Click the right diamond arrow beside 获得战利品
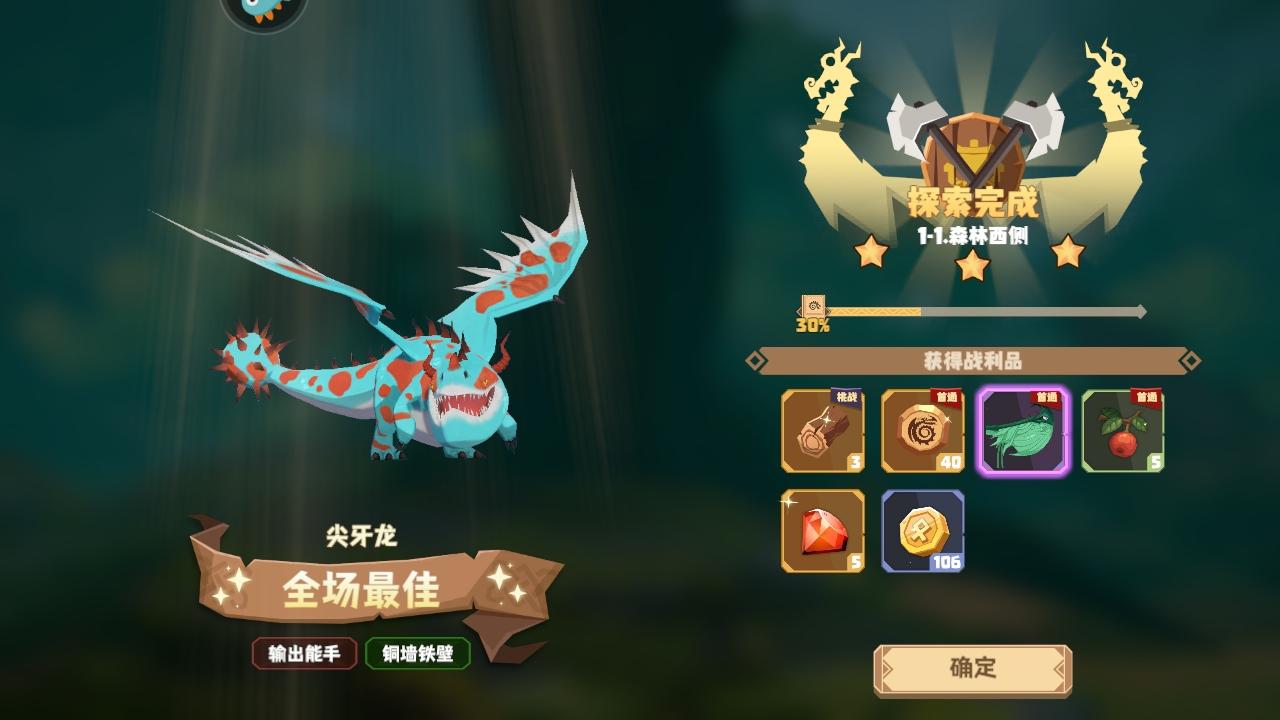Viewport: 1280px width, 720px height. coord(1190,361)
